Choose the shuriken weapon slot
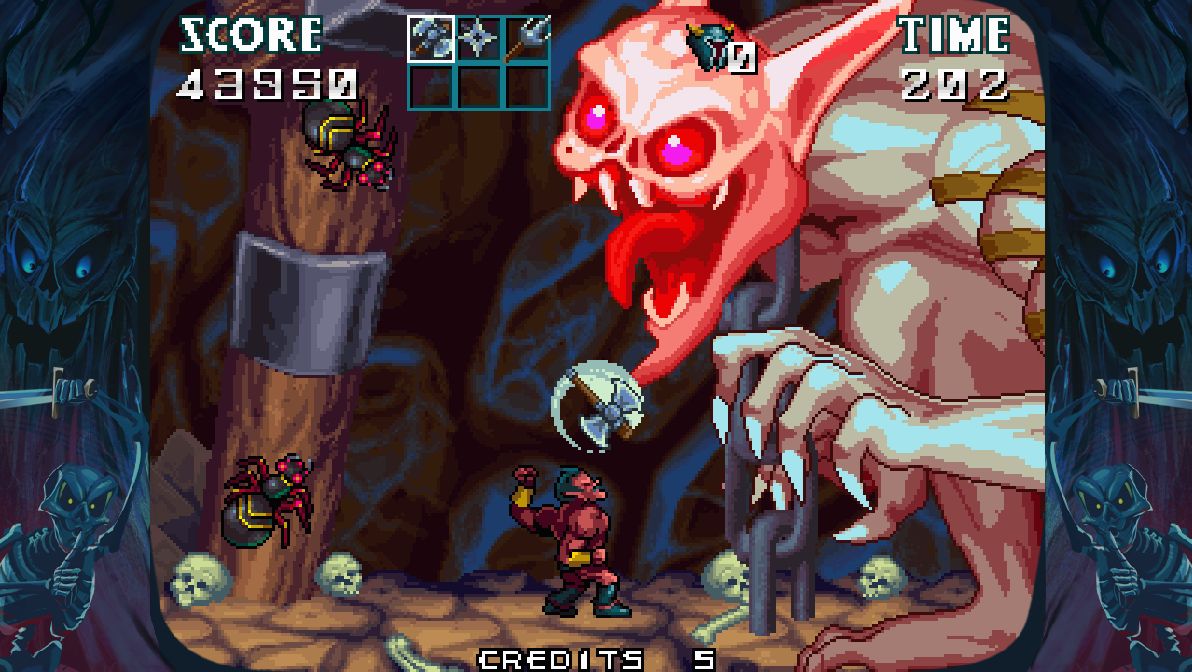Image resolution: width=1192 pixels, height=672 pixels. click(478, 39)
